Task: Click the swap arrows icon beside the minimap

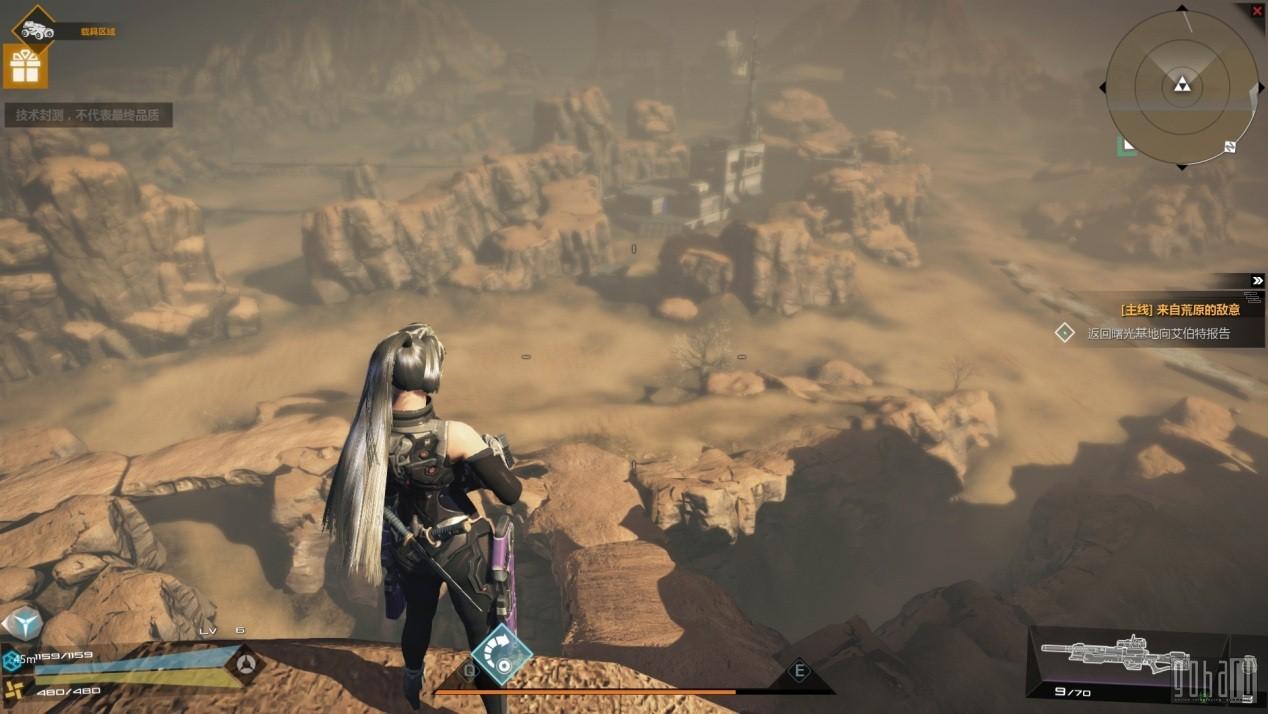Action: (1230, 147)
